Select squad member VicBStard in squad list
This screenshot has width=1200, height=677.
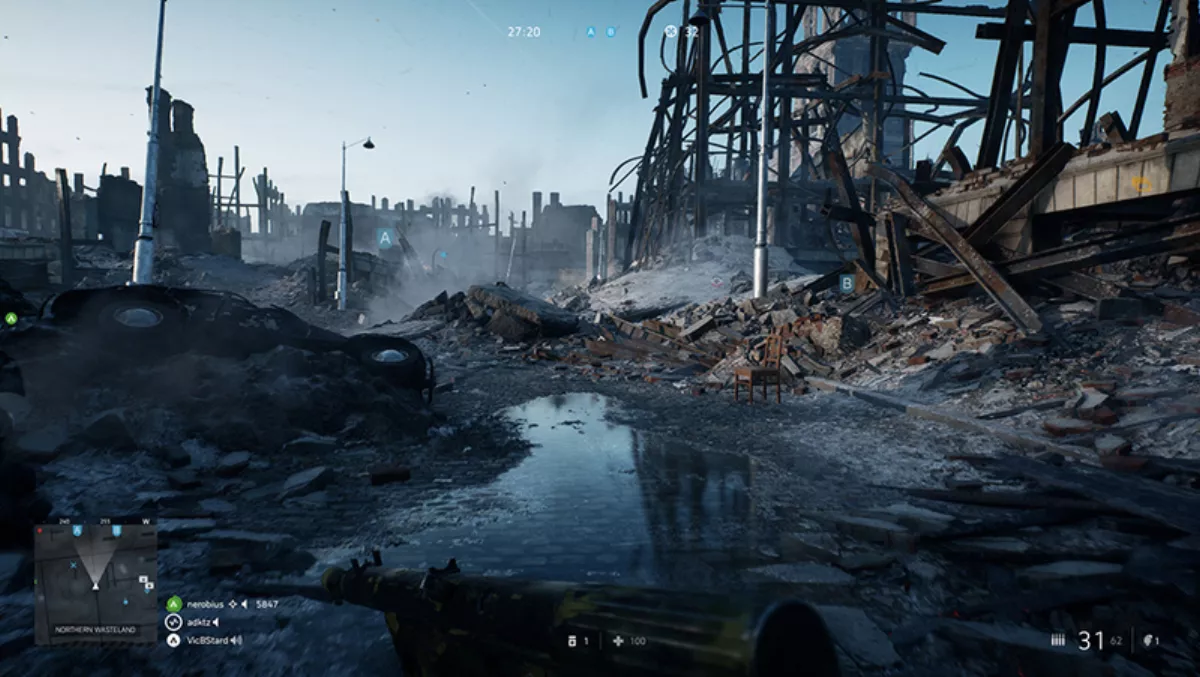click(x=207, y=640)
